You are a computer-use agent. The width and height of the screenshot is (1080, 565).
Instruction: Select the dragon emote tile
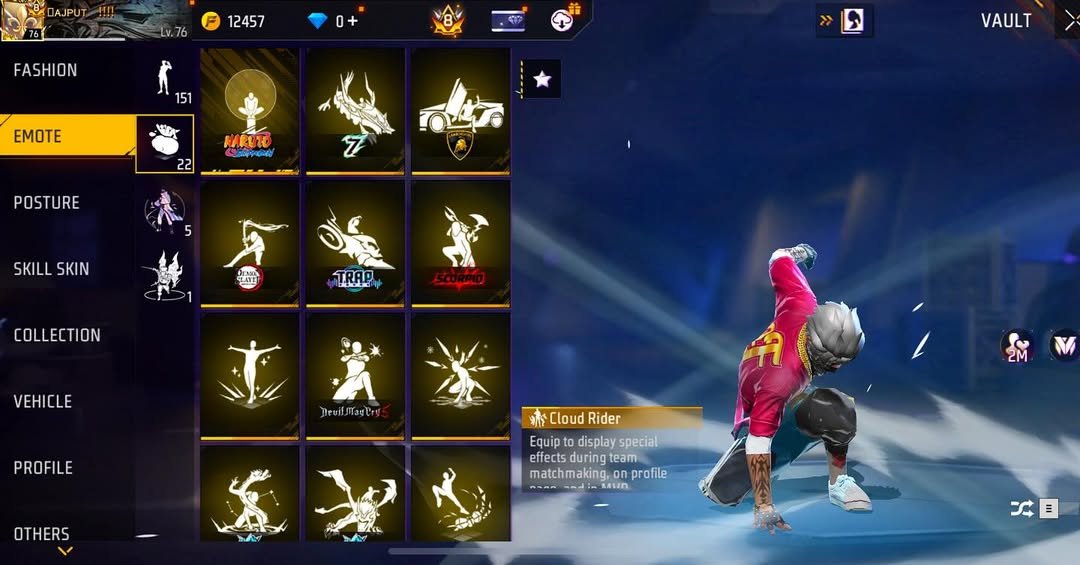click(355, 111)
